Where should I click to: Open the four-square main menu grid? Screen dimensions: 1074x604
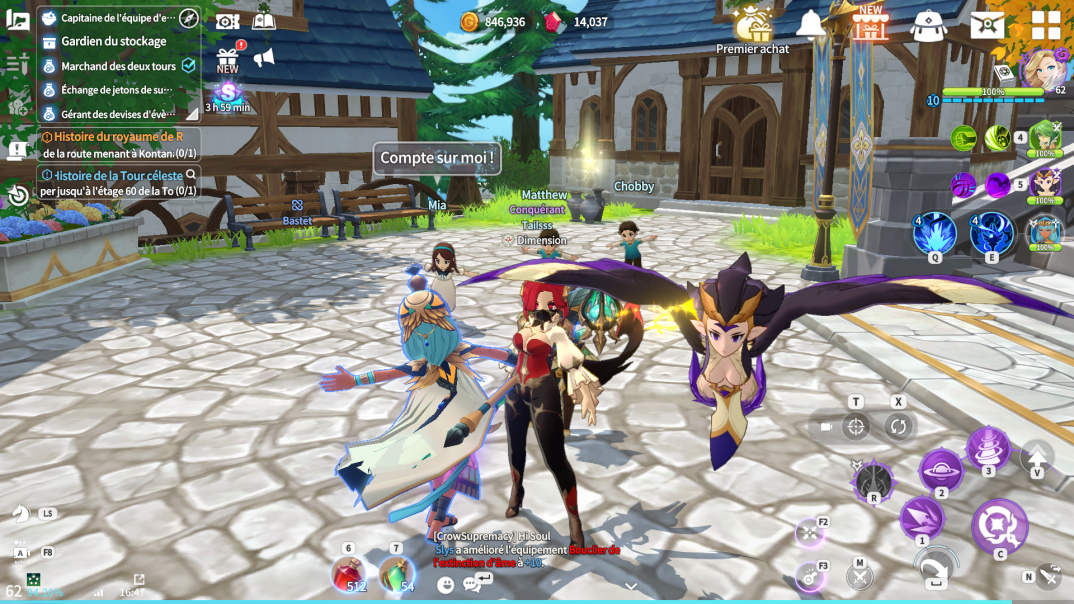pos(1045,25)
